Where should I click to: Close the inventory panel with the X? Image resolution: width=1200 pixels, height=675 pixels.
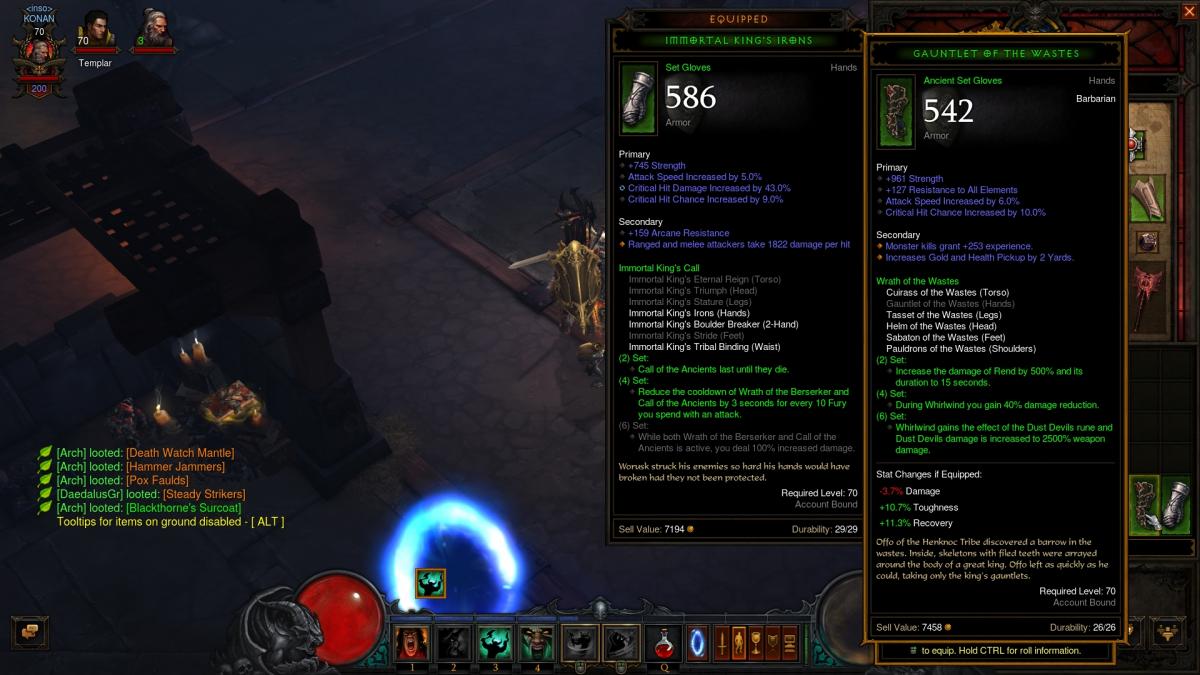[x=1189, y=12]
